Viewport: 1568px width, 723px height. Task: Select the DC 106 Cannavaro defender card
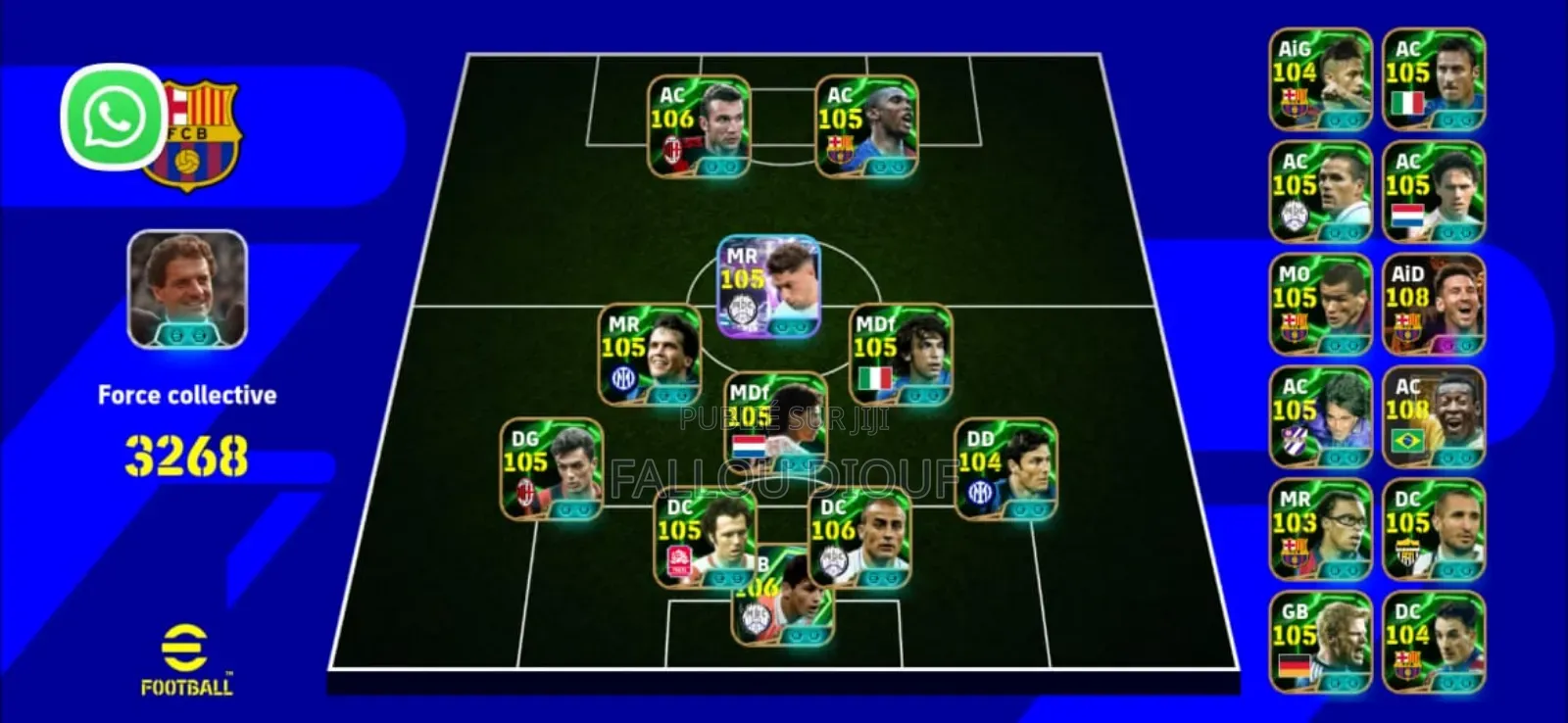coord(862,539)
